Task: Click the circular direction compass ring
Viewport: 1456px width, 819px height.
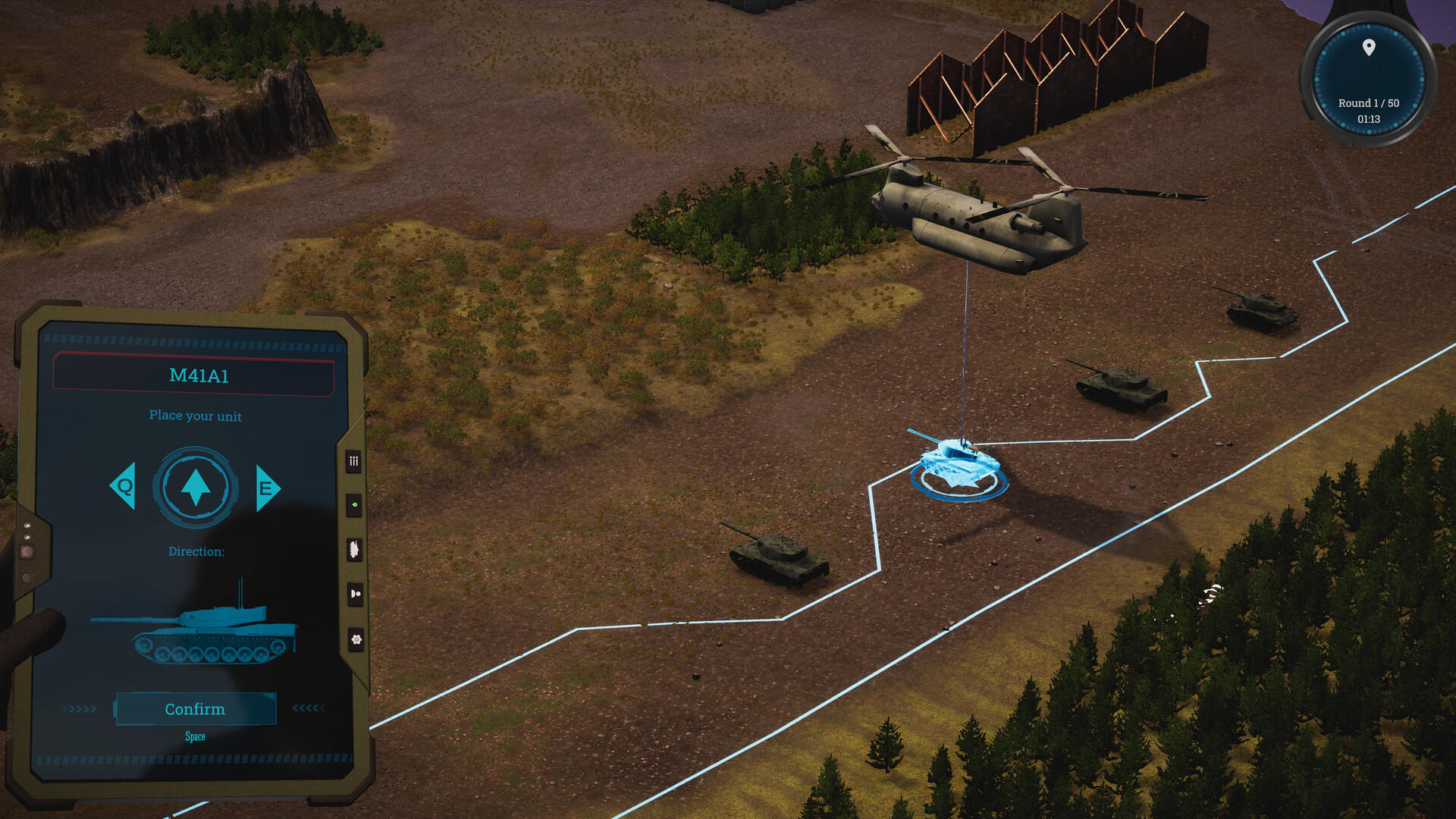Action: [x=196, y=455]
